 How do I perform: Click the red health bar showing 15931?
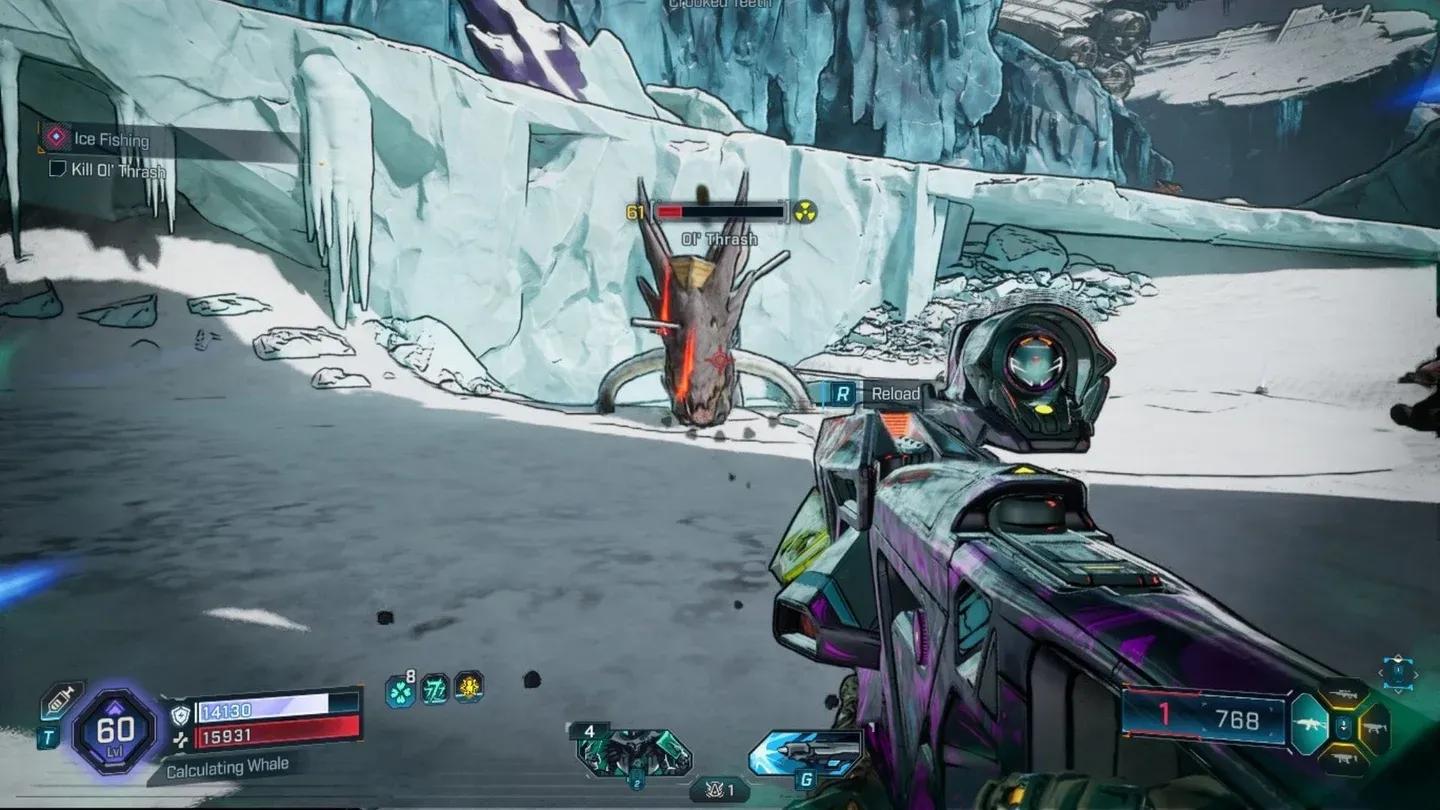tap(227, 738)
